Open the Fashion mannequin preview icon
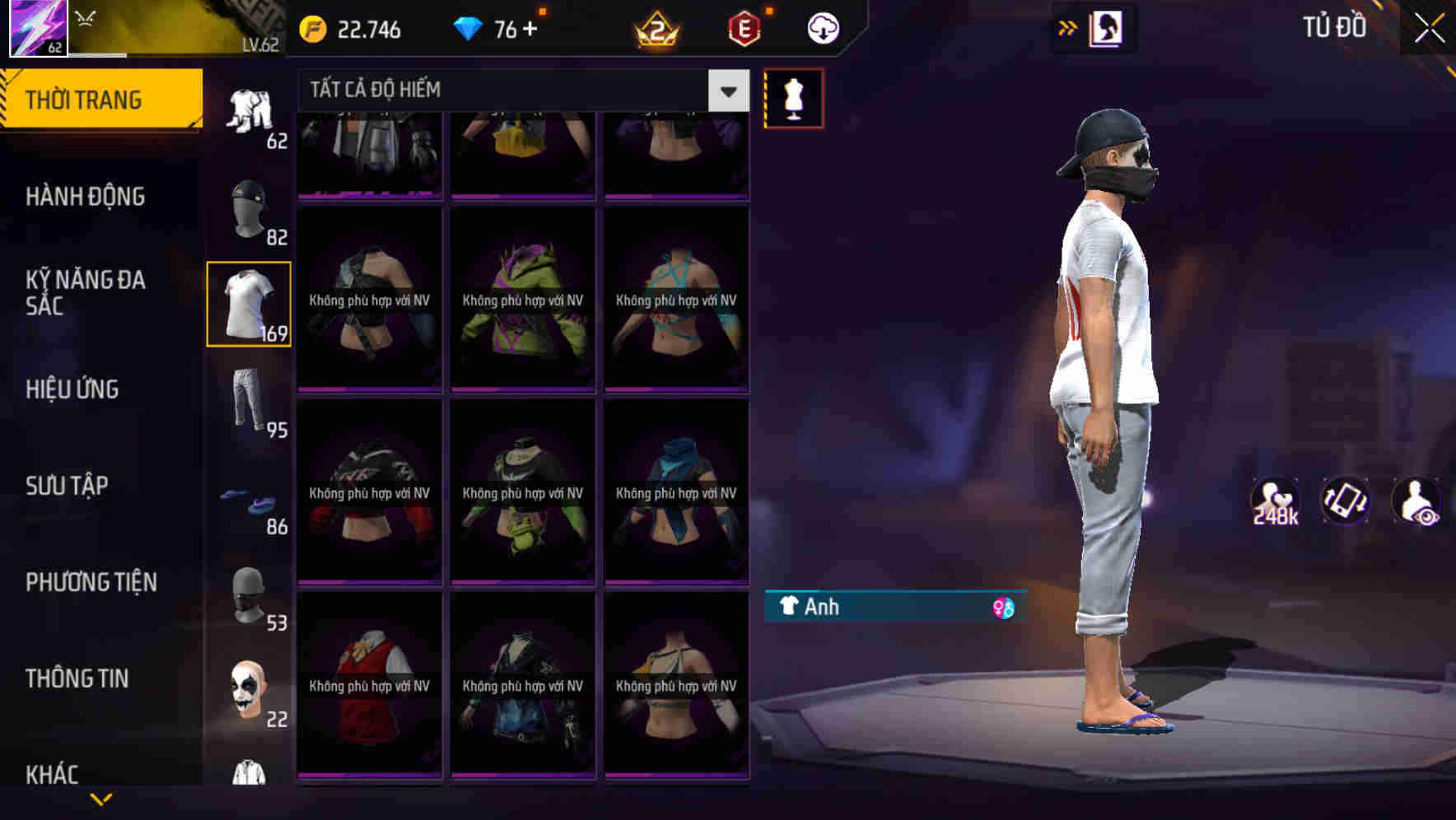 click(793, 97)
